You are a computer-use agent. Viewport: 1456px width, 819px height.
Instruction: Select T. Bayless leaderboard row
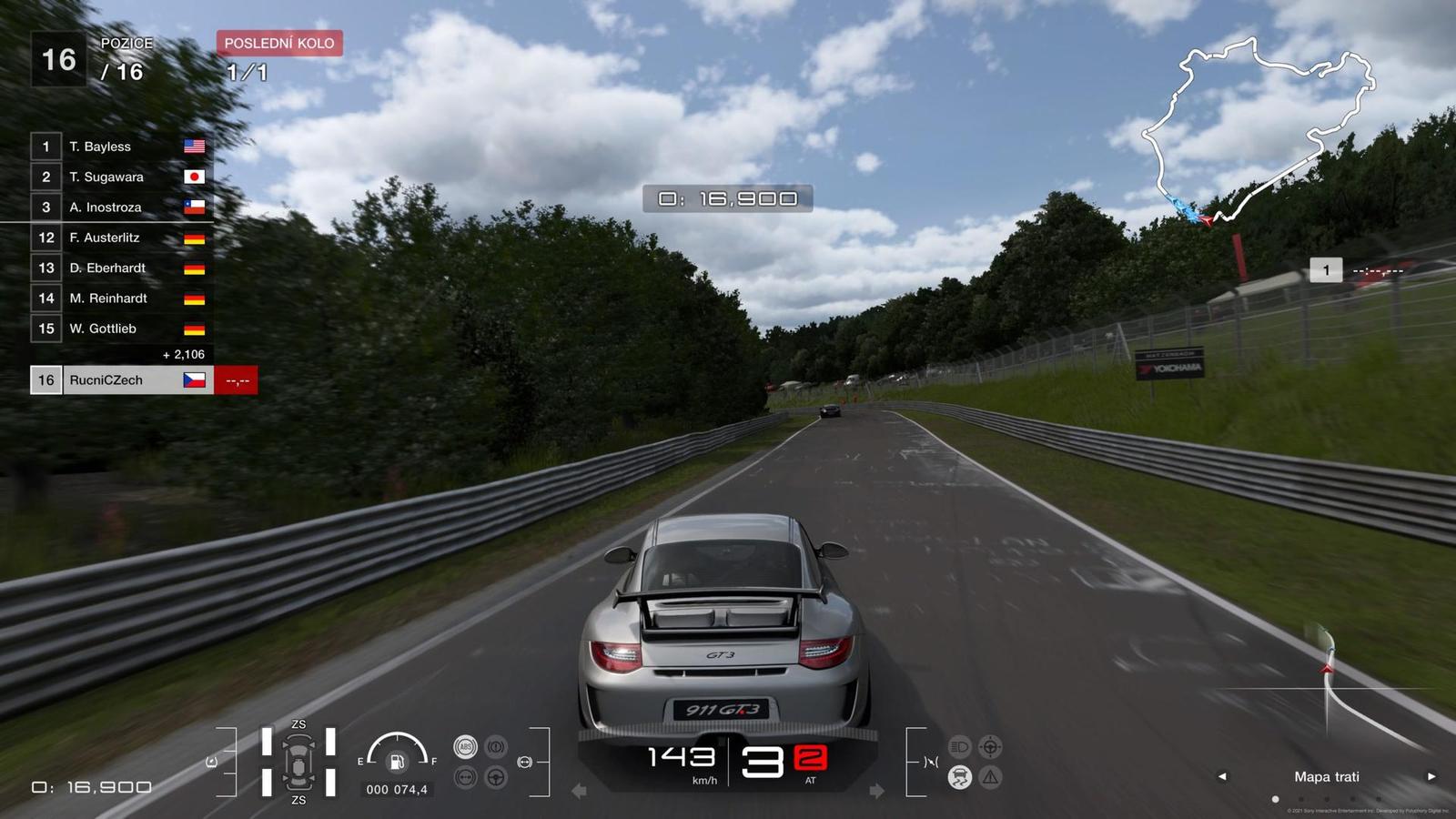pos(118,147)
